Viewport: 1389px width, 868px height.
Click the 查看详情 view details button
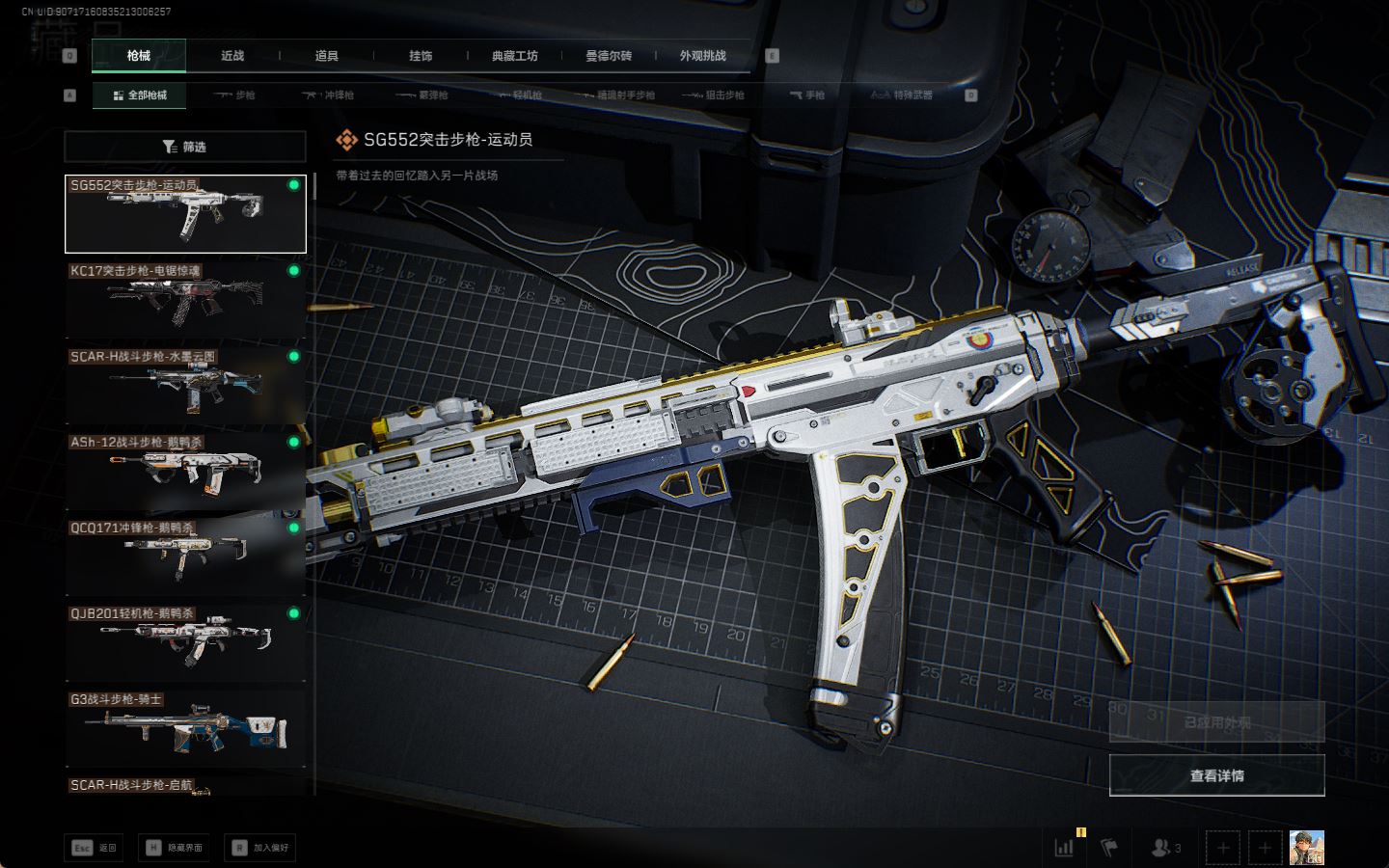point(1216,775)
